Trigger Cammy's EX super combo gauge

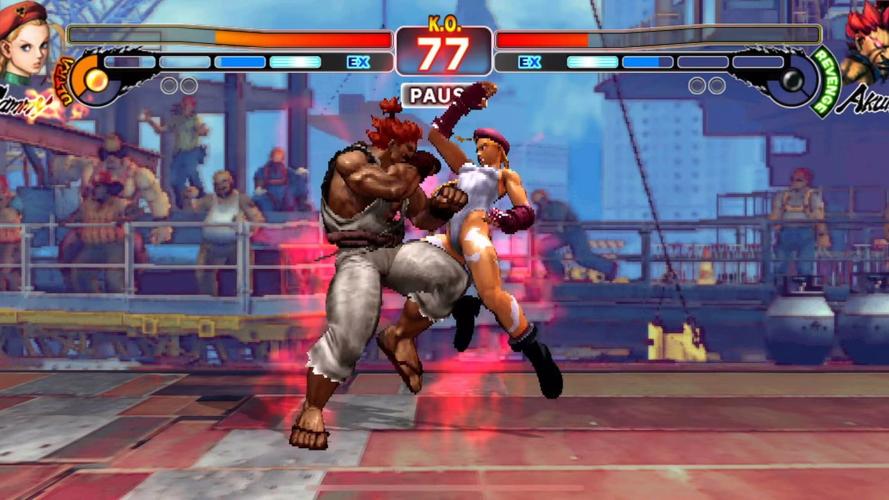[240, 62]
